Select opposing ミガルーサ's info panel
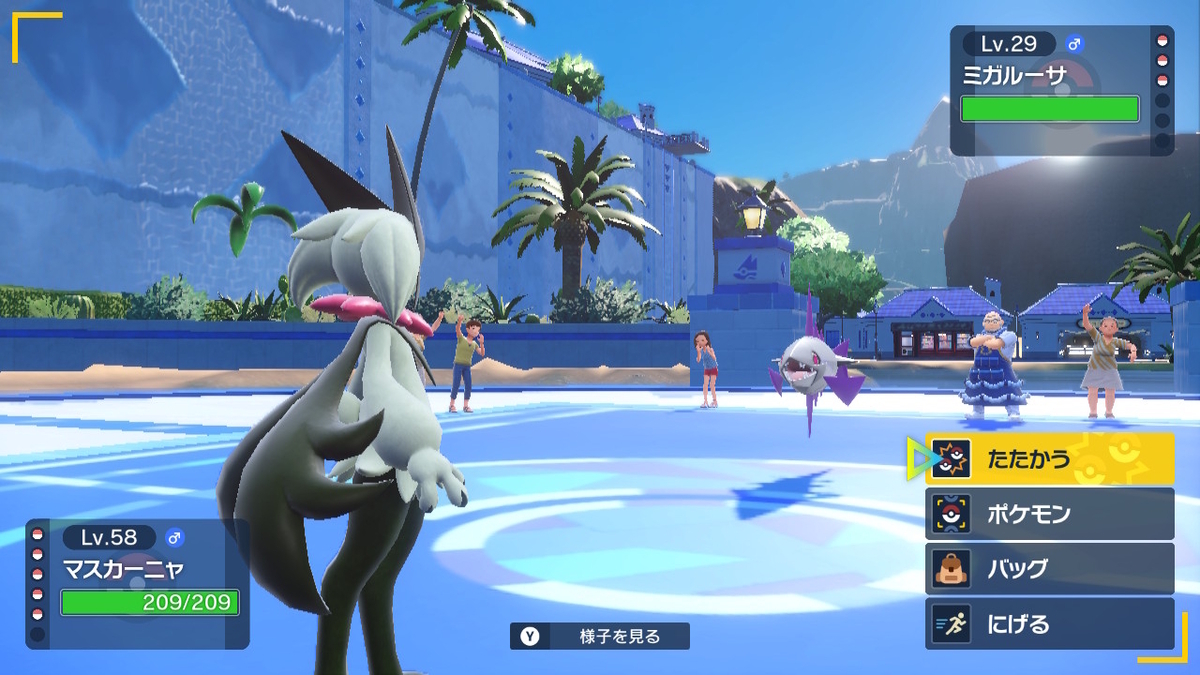The width and height of the screenshot is (1200, 675). pyautogui.click(x=1058, y=91)
